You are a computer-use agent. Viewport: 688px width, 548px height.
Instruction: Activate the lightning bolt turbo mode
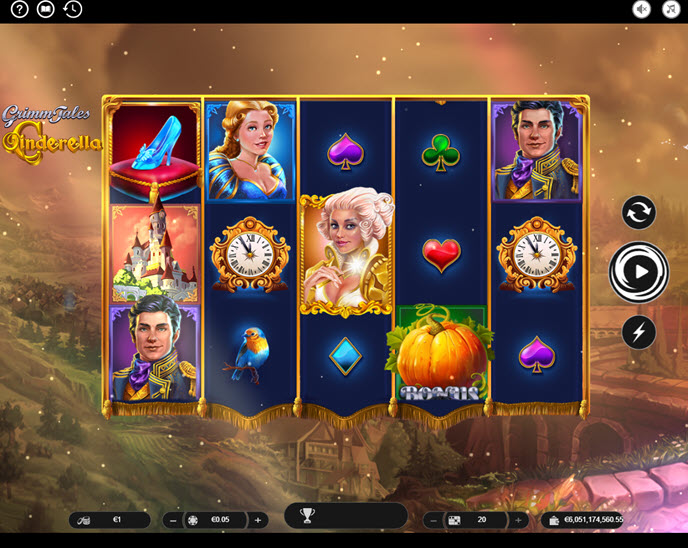point(638,332)
